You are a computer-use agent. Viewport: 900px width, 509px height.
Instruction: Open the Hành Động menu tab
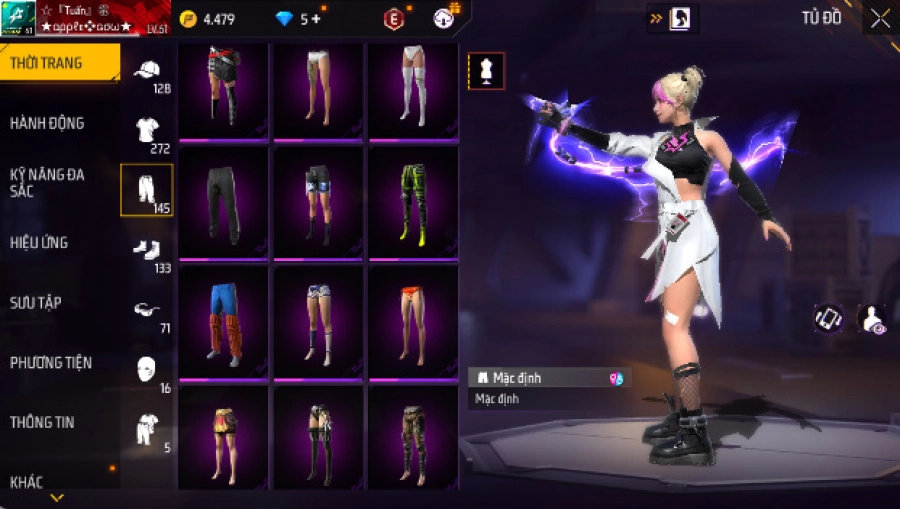47,123
